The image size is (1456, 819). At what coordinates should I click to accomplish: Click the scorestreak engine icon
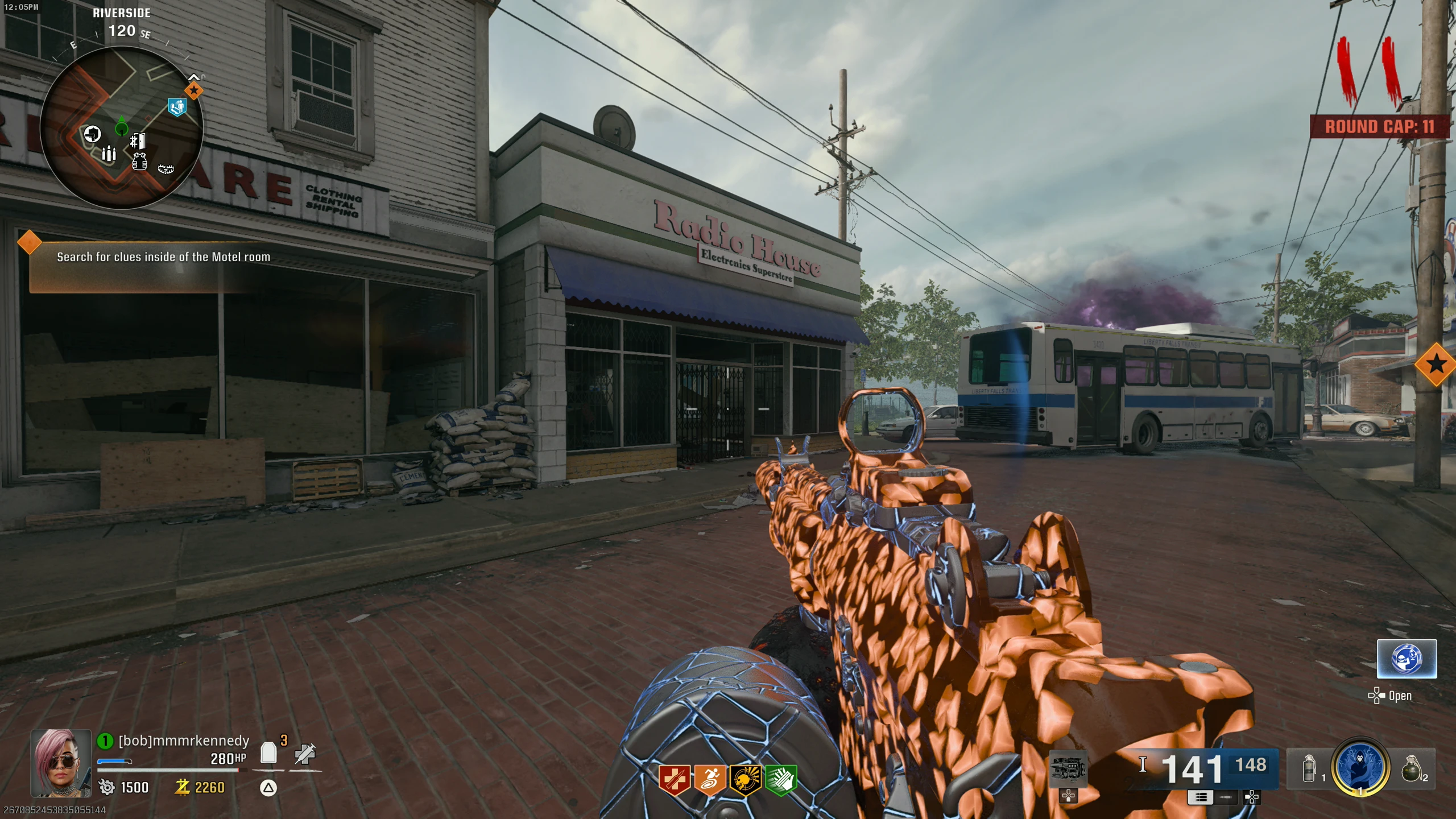[x=1068, y=768]
